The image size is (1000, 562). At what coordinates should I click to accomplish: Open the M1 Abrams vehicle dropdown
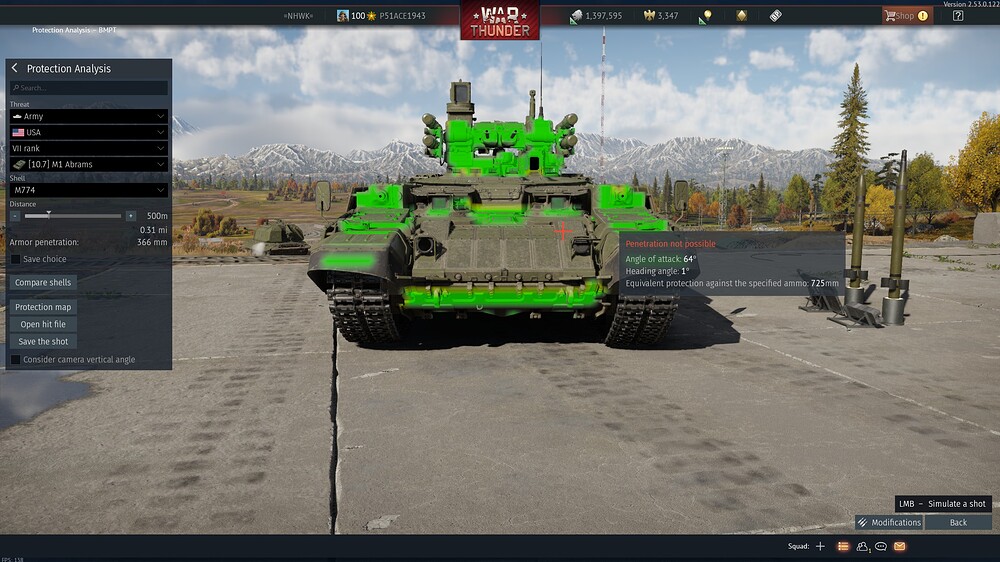[89, 164]
